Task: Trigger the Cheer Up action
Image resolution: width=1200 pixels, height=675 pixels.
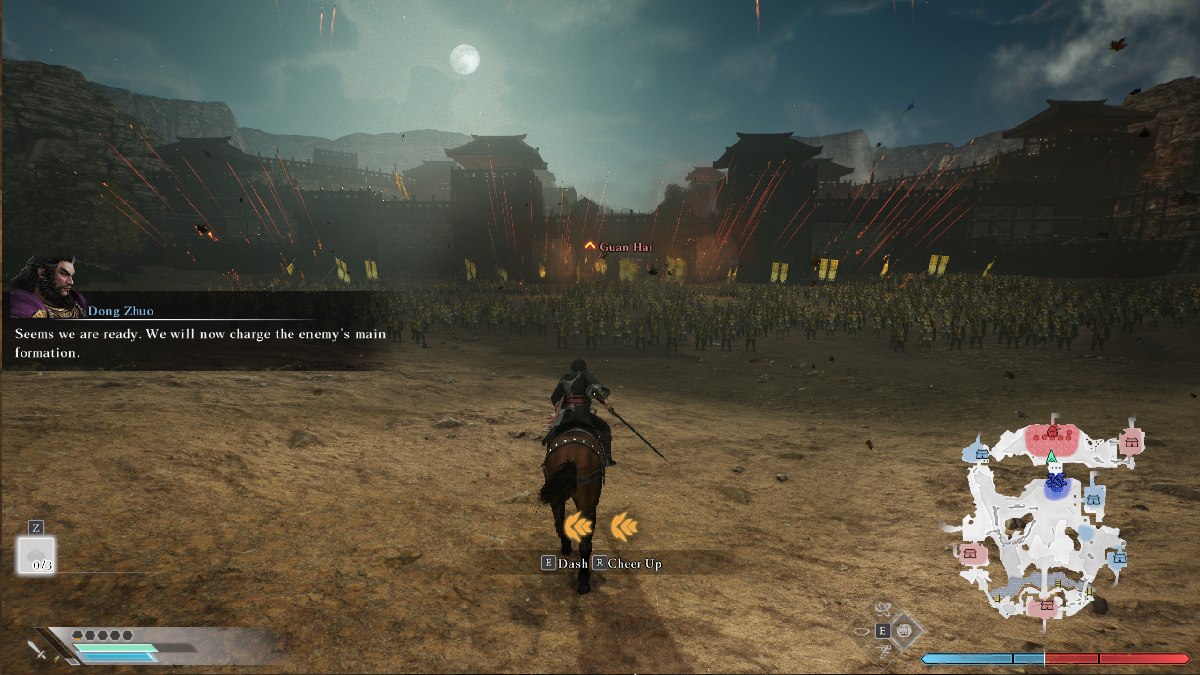Action: 628,563
